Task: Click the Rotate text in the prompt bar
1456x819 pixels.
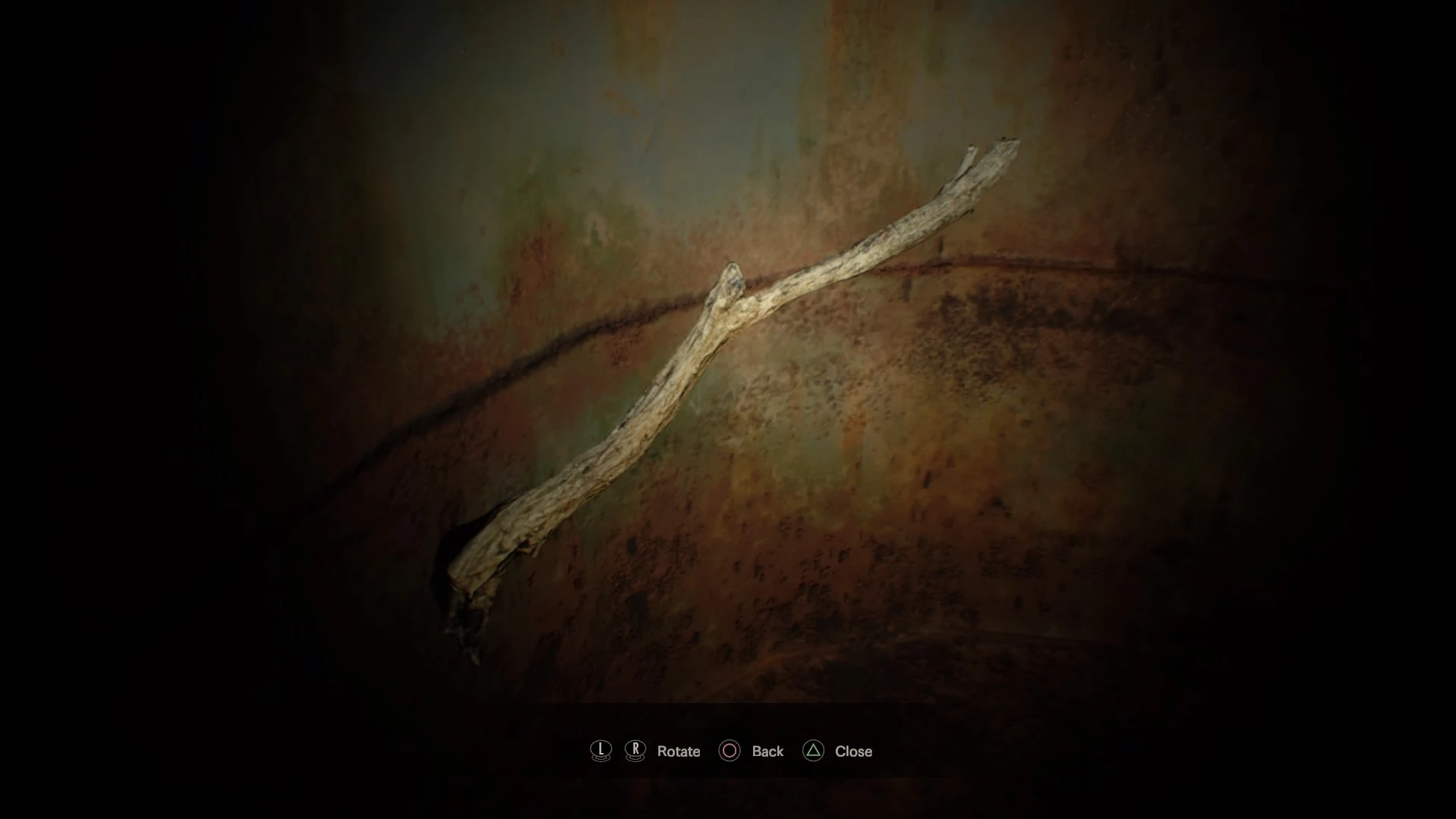Action: pyautogui.click(x=679, y=752)
